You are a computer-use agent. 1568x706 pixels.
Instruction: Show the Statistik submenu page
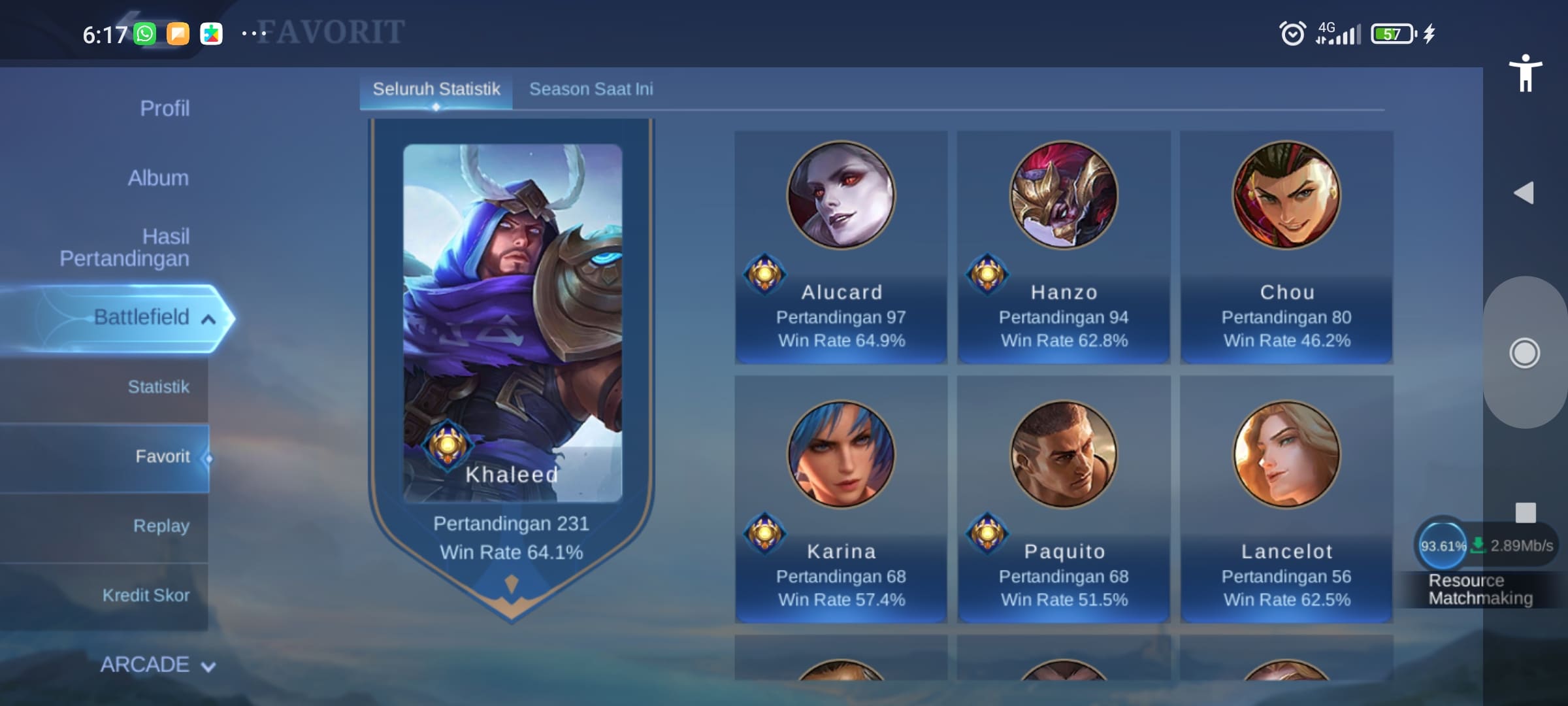pos(158,387)
